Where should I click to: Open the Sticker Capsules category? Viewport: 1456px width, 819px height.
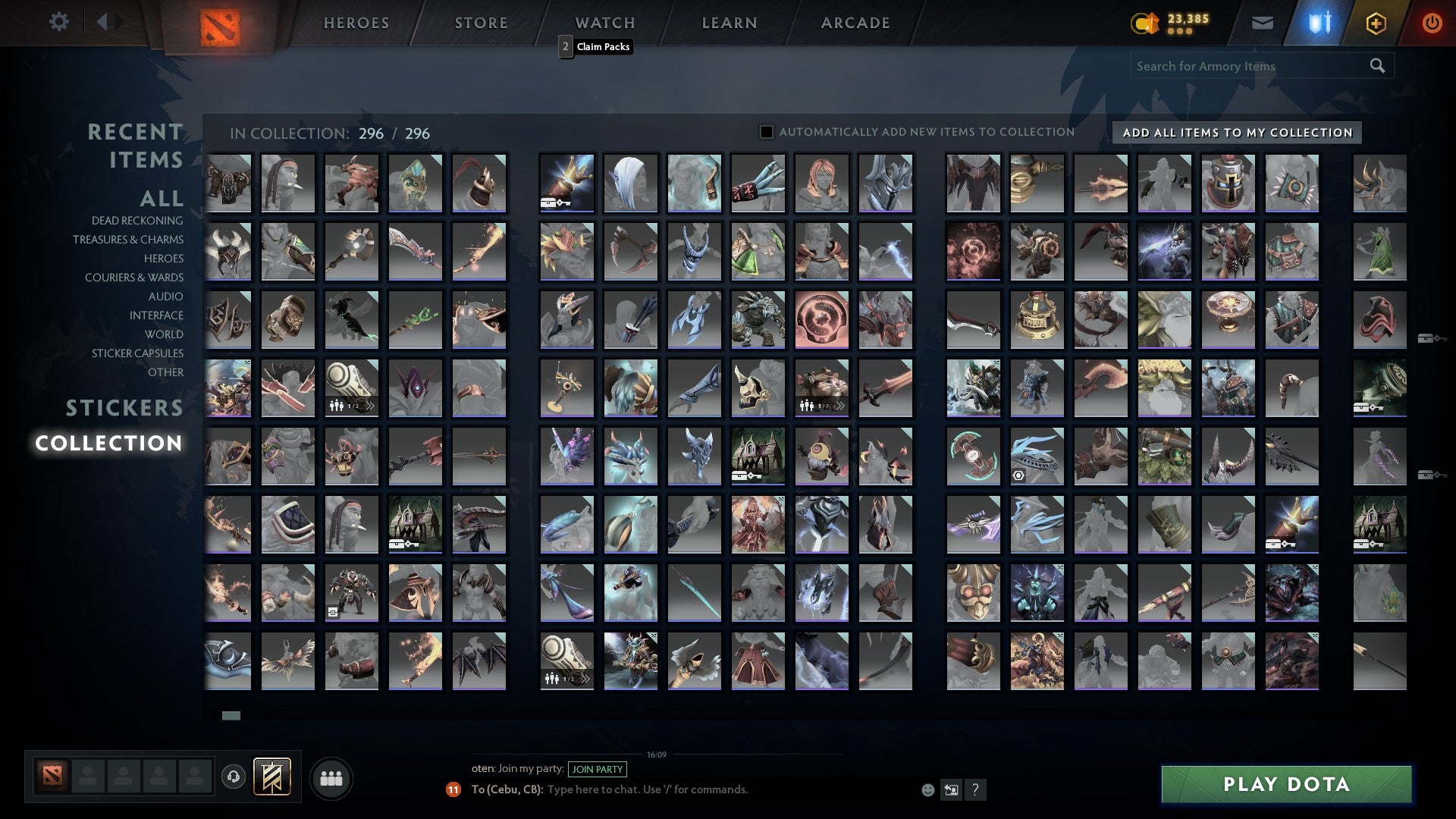(x=136, y=353)
